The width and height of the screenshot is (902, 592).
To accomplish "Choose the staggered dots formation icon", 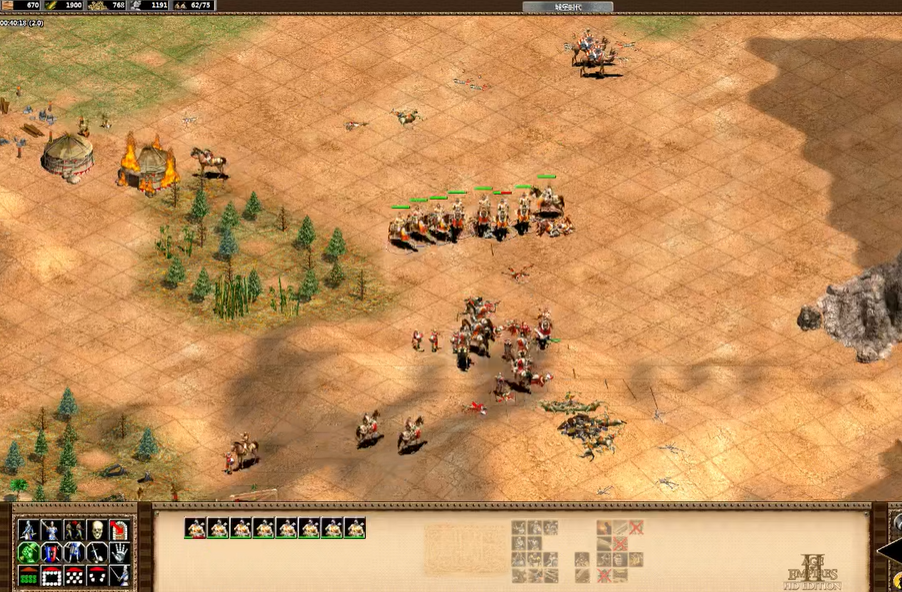I will [74, 575].
